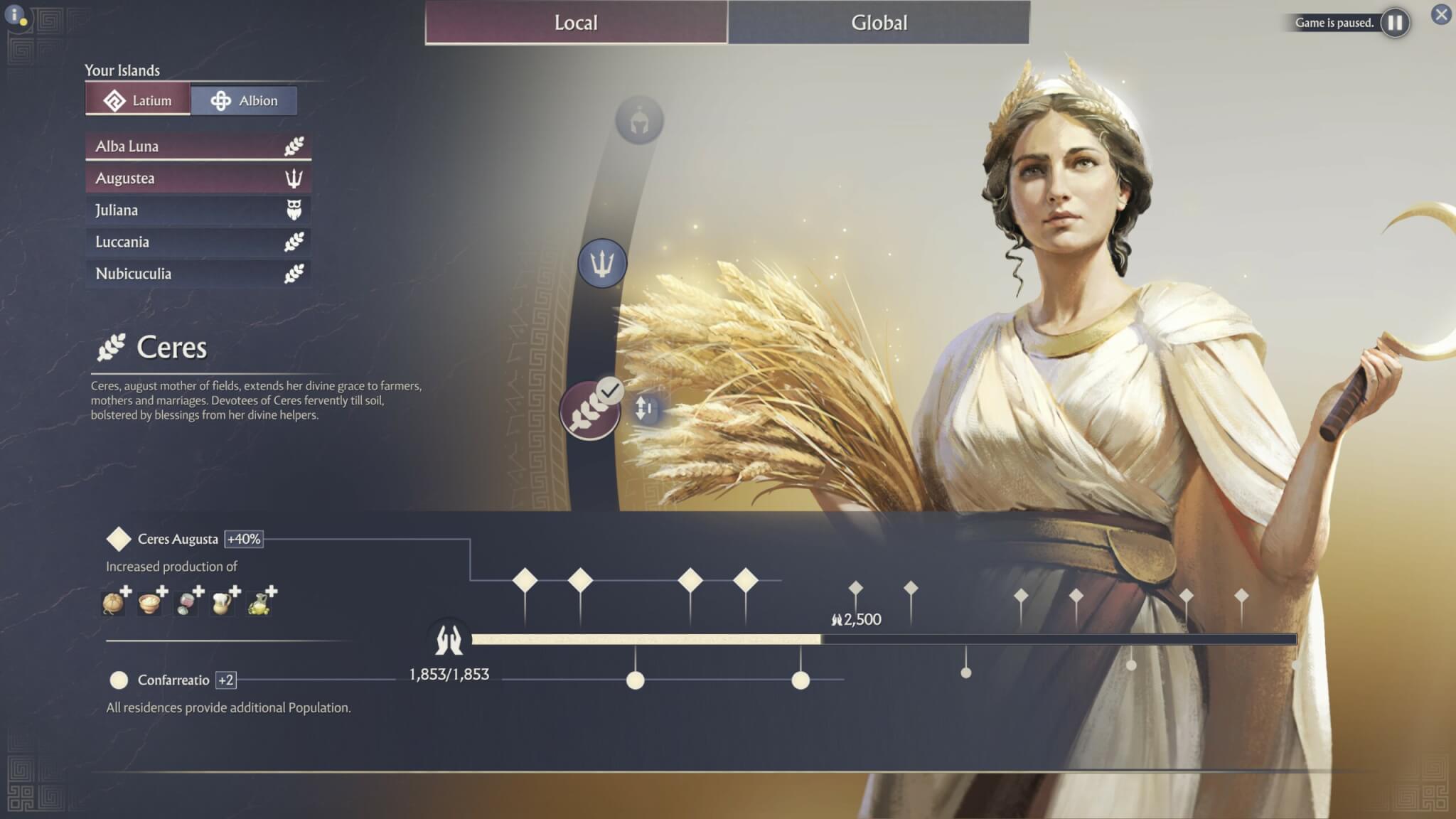Close the deity screen

pyautogui.click(x=1441, y=14)
